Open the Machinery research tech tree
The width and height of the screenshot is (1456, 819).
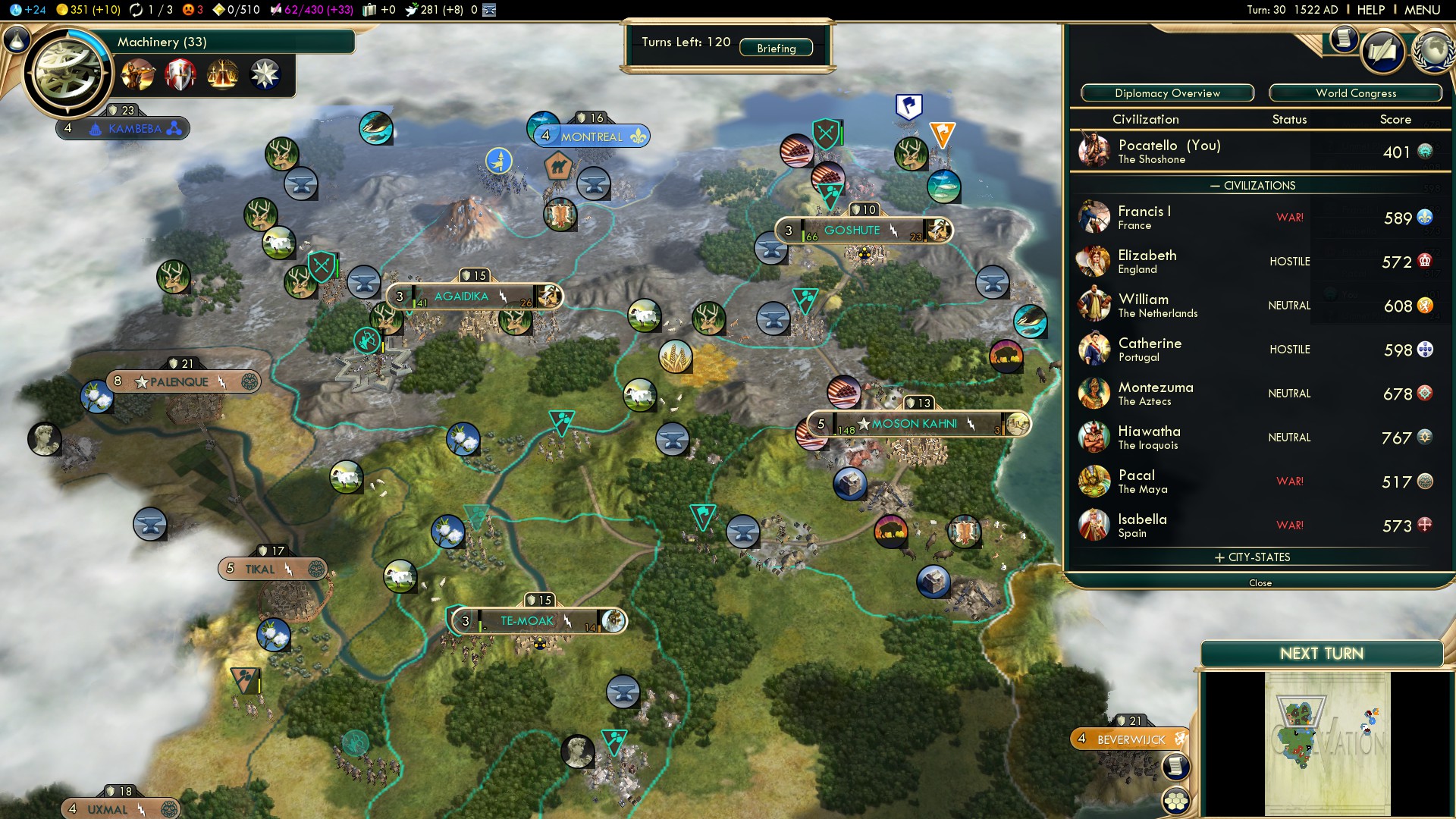68,74
